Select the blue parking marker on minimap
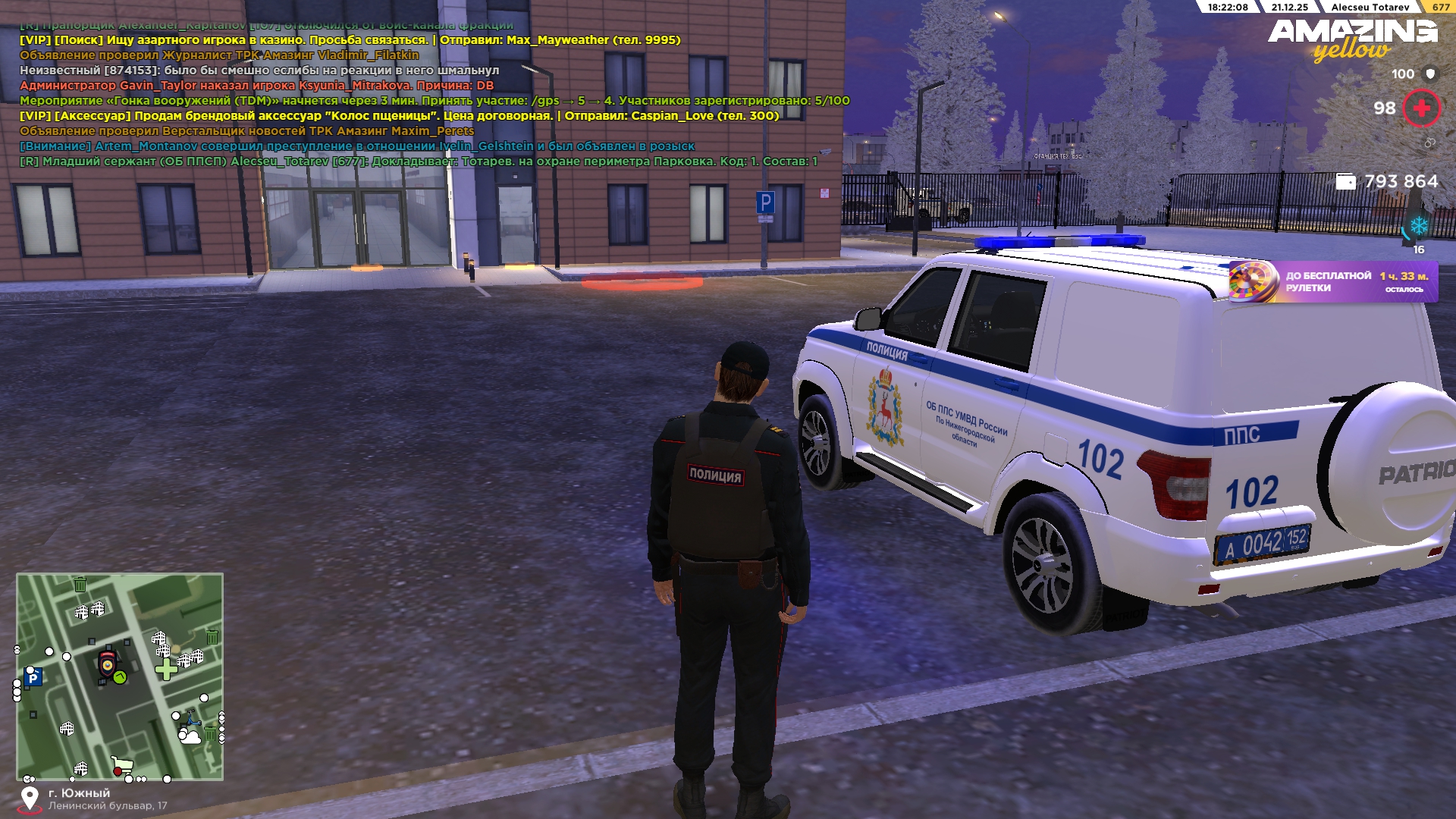The image size is (1456, 819). [33, 678]
